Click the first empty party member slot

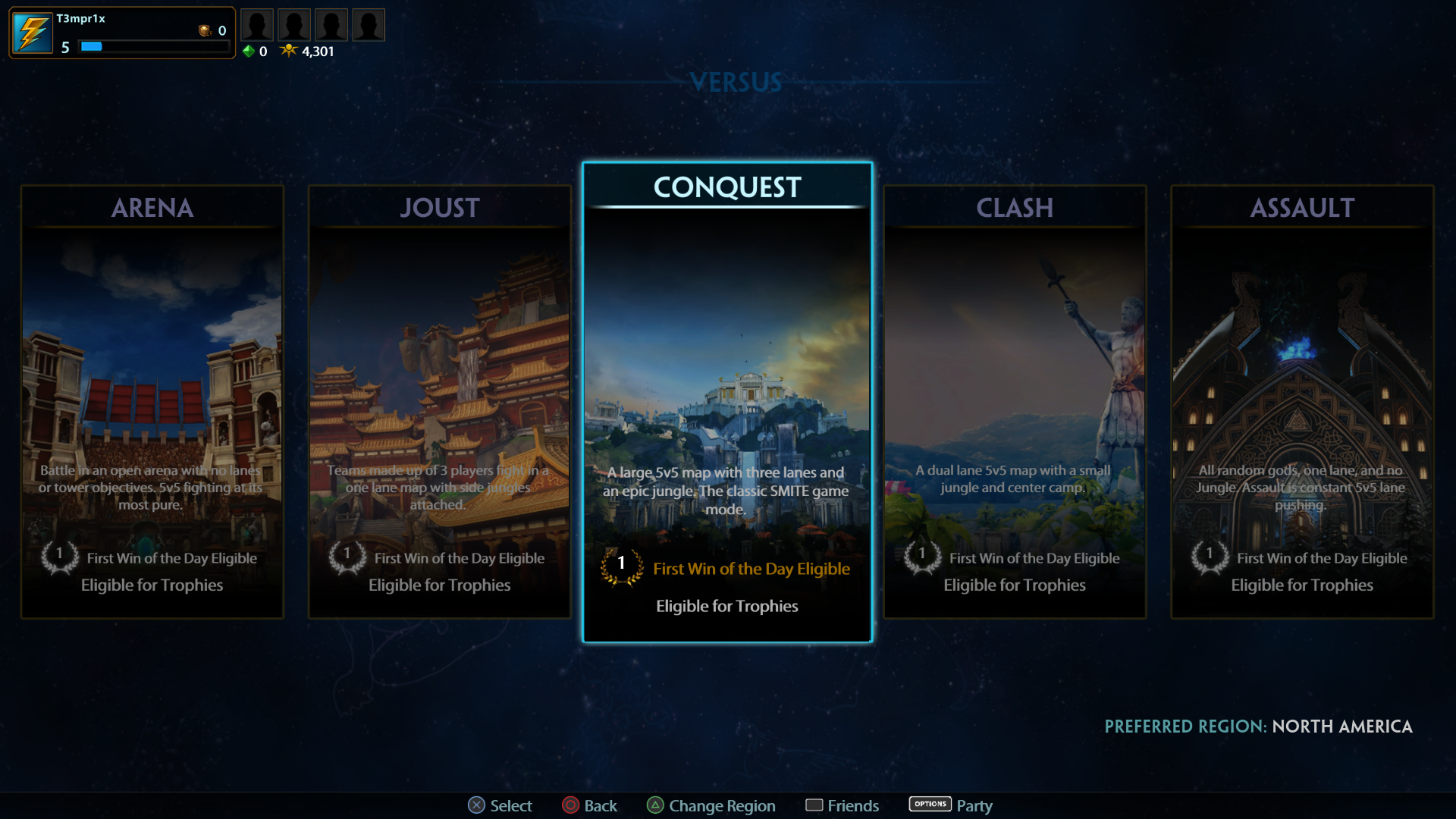[257, 24]
